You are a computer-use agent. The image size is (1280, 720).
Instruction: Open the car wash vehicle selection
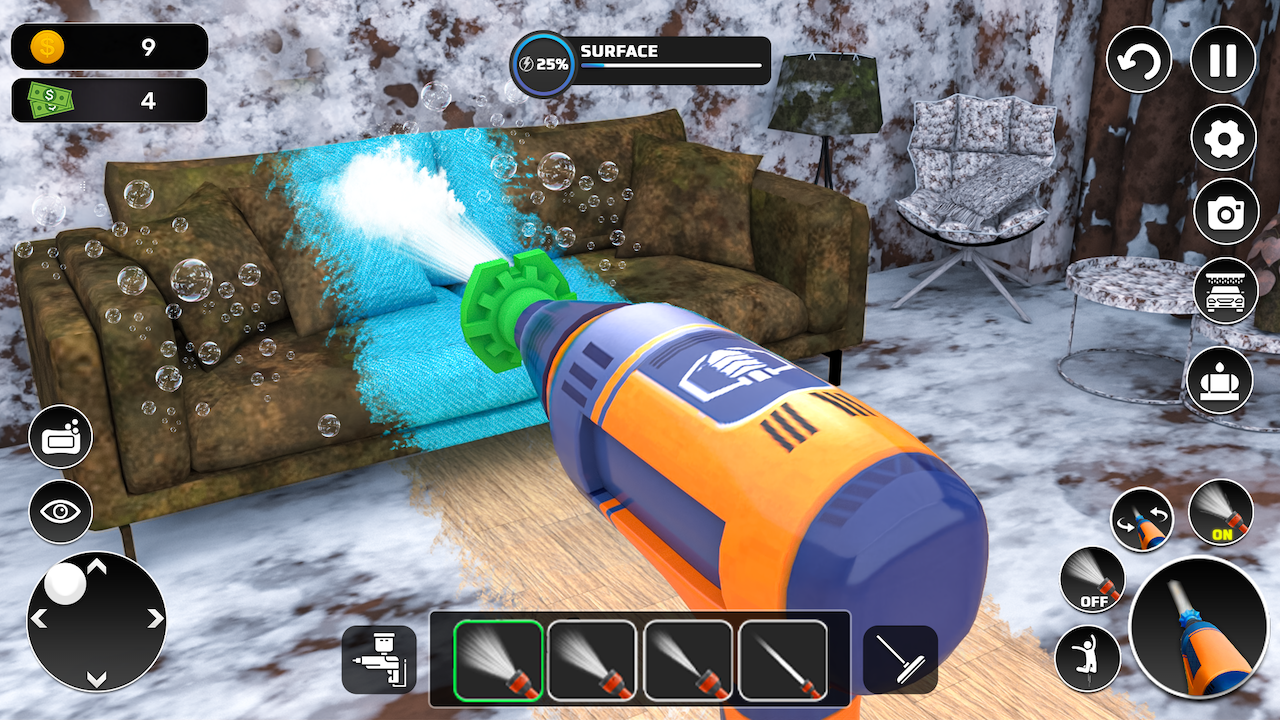point(1223,290)
